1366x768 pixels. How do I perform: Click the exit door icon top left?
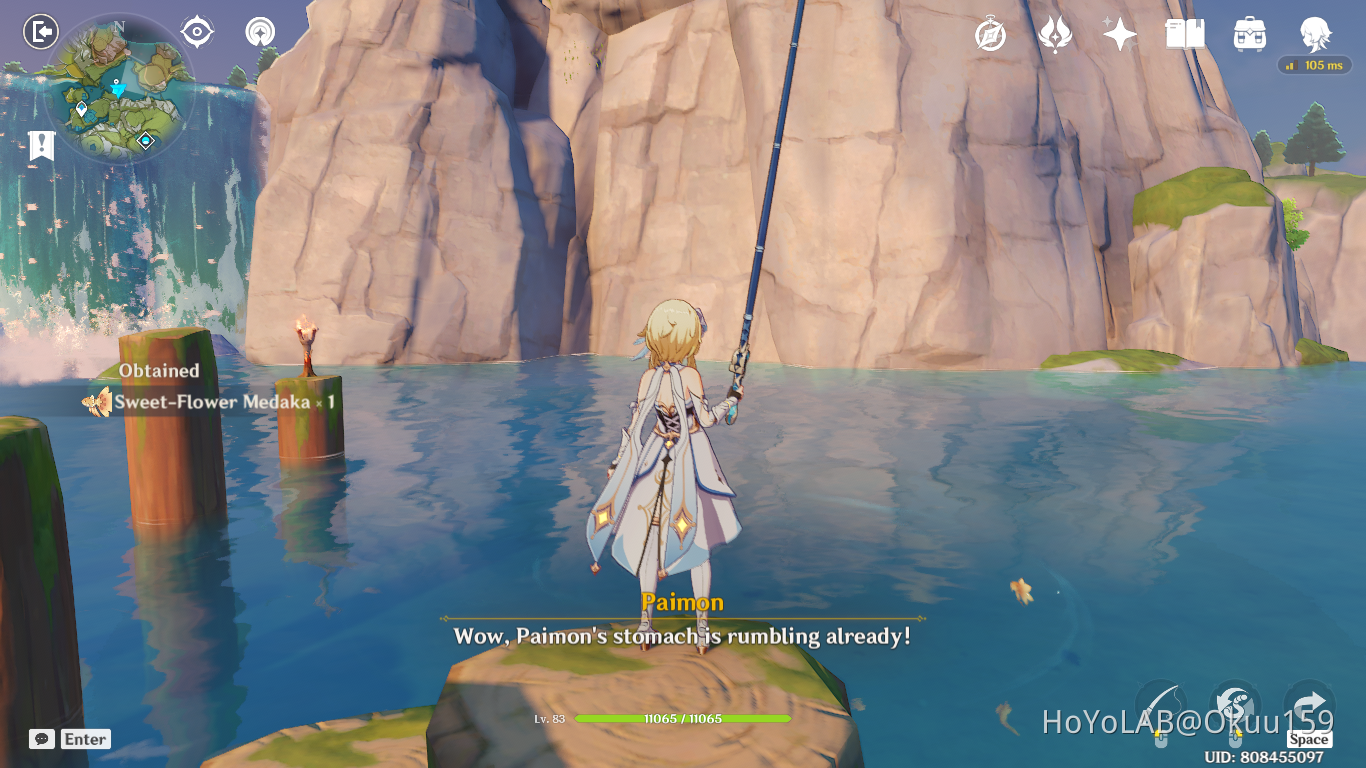[x=38, y=33]
